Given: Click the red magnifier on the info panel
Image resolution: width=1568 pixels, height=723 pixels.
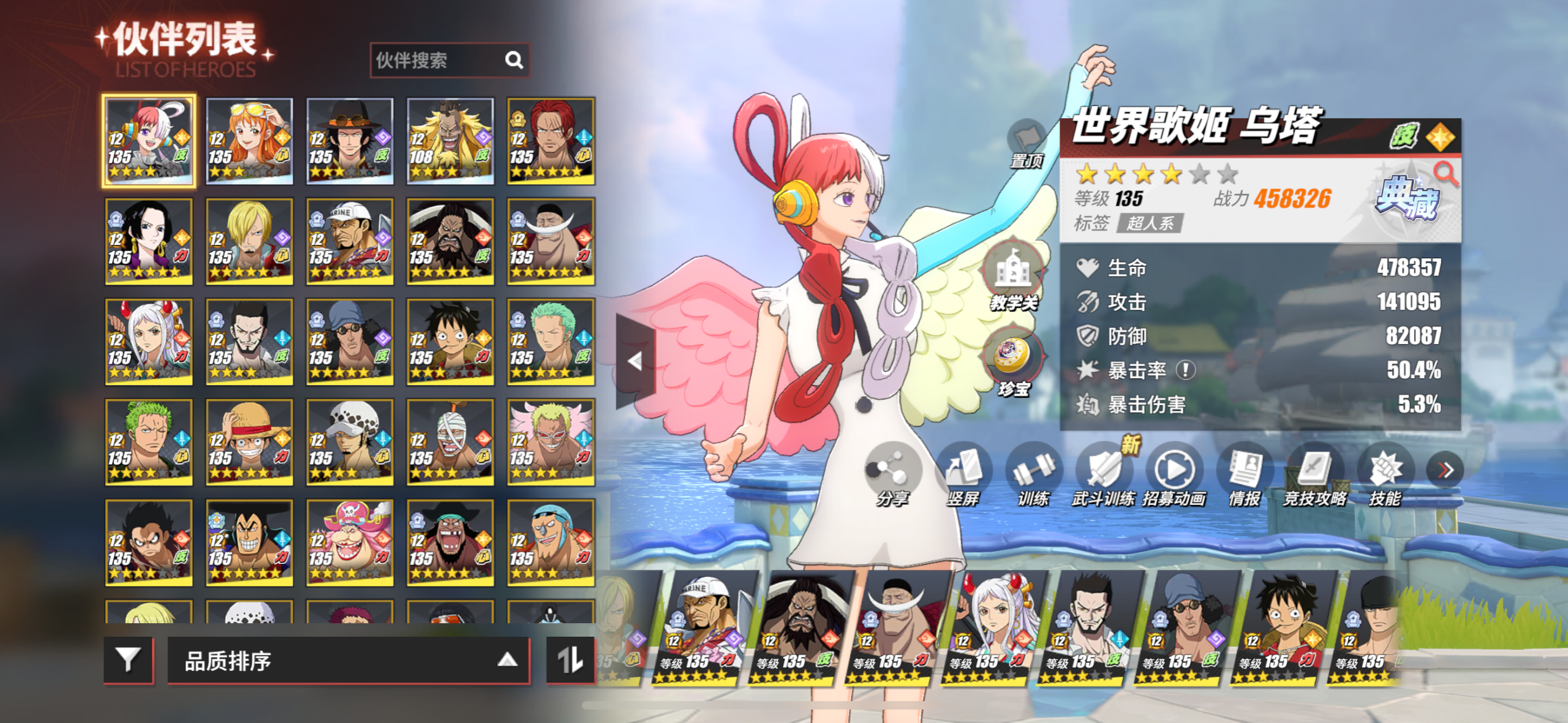Looking at the screenshot, I should [1445, 173].
